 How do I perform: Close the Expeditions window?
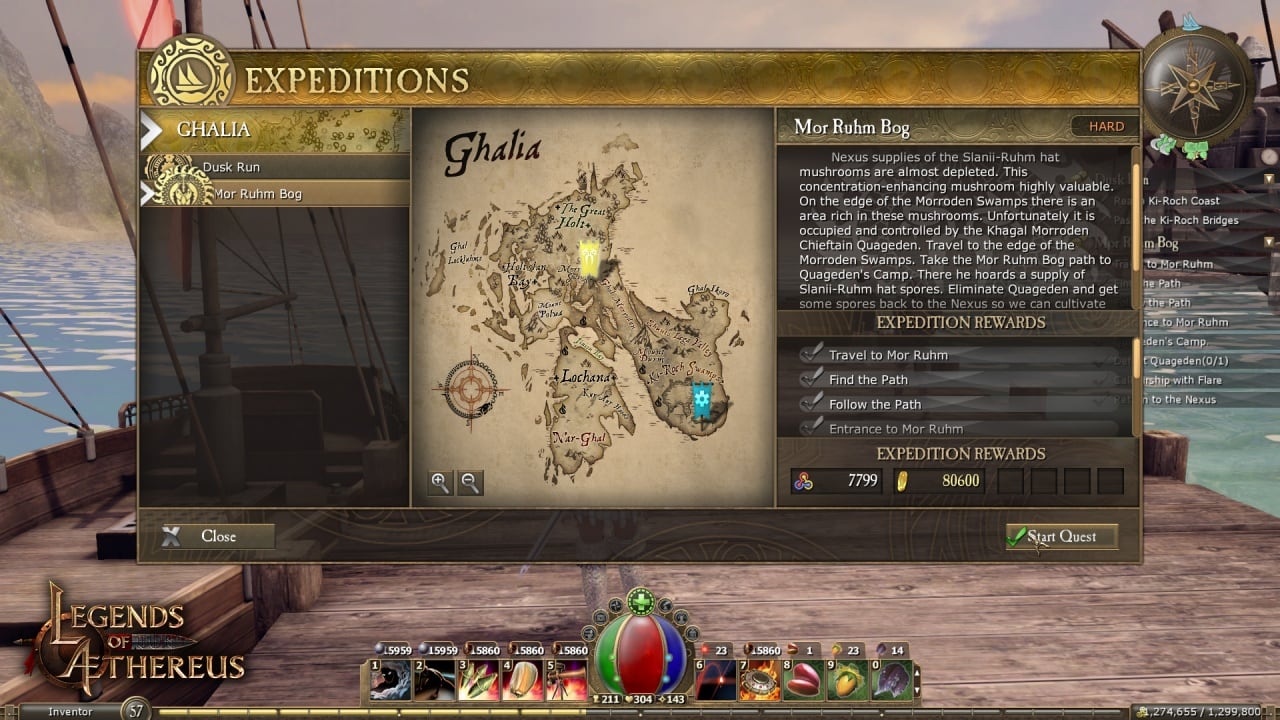tap(217, 536)
